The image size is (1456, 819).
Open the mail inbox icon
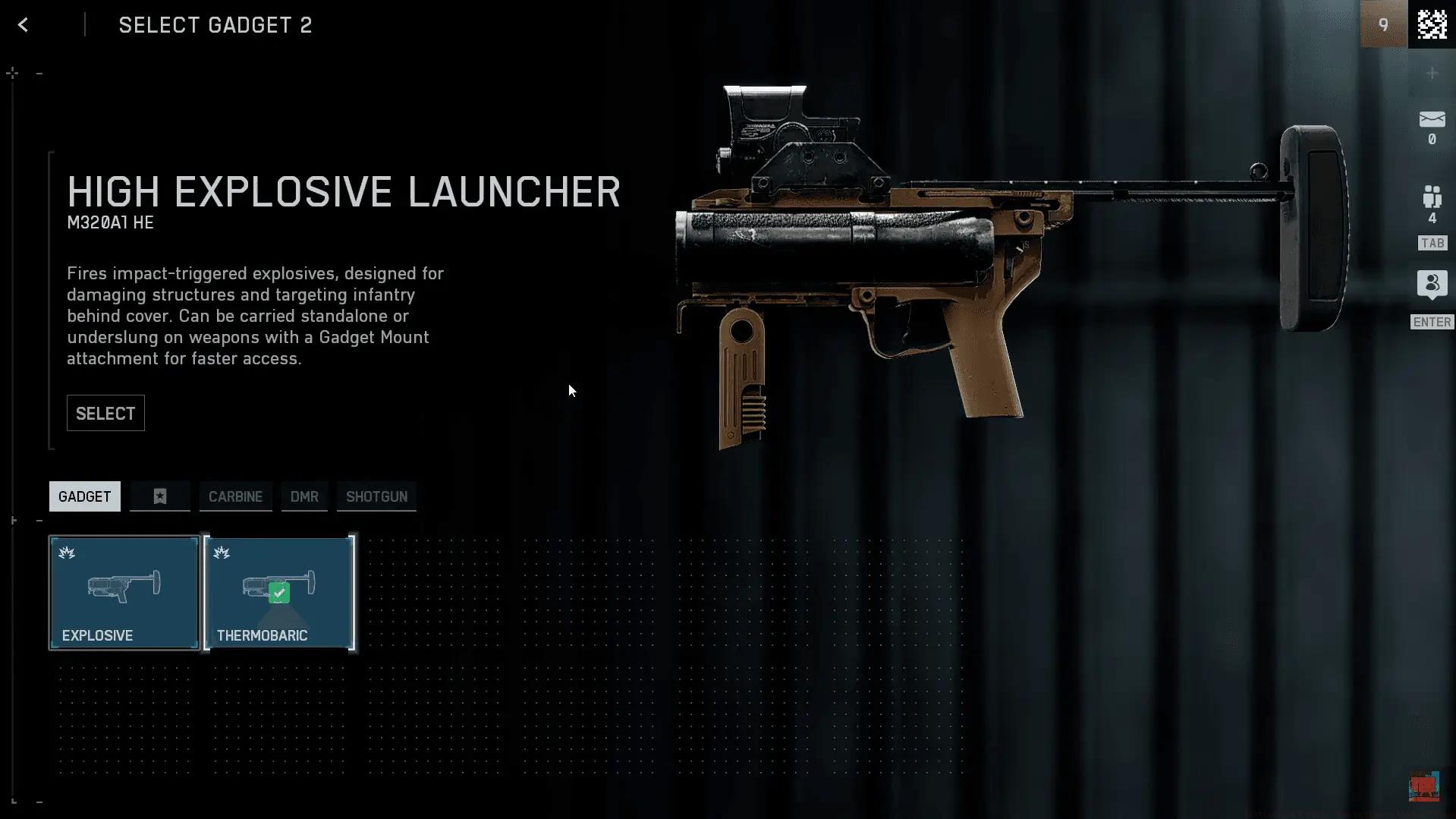pos(1432,120)
